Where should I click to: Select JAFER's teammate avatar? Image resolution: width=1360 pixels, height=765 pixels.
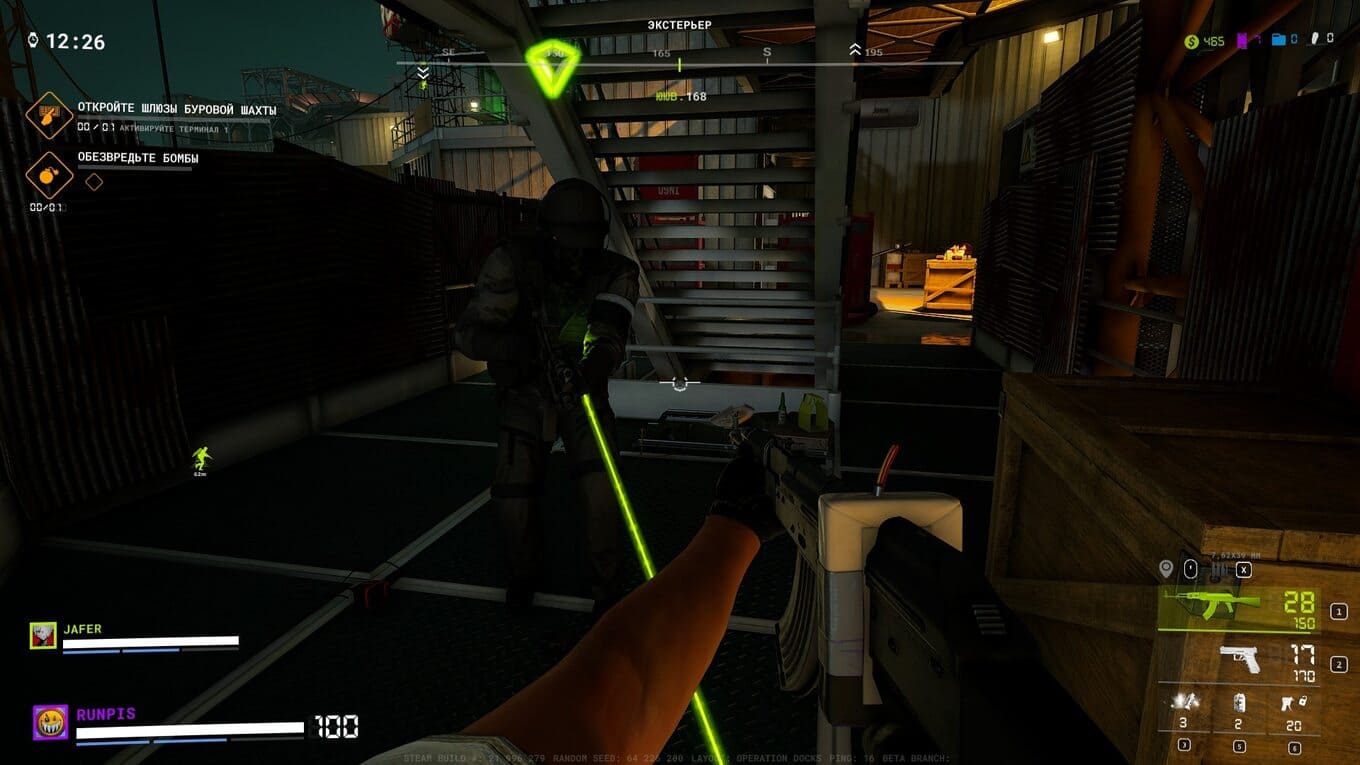tap(43, 635)
